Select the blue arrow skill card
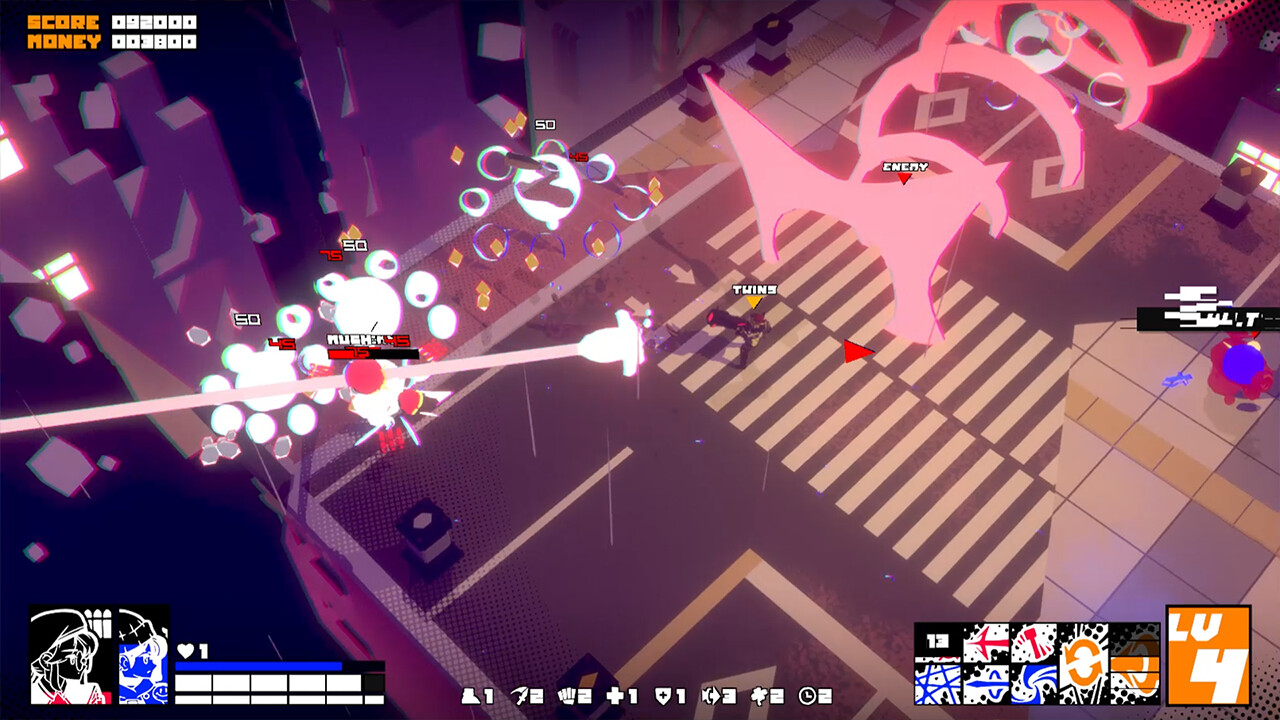 tap(986, 682)
